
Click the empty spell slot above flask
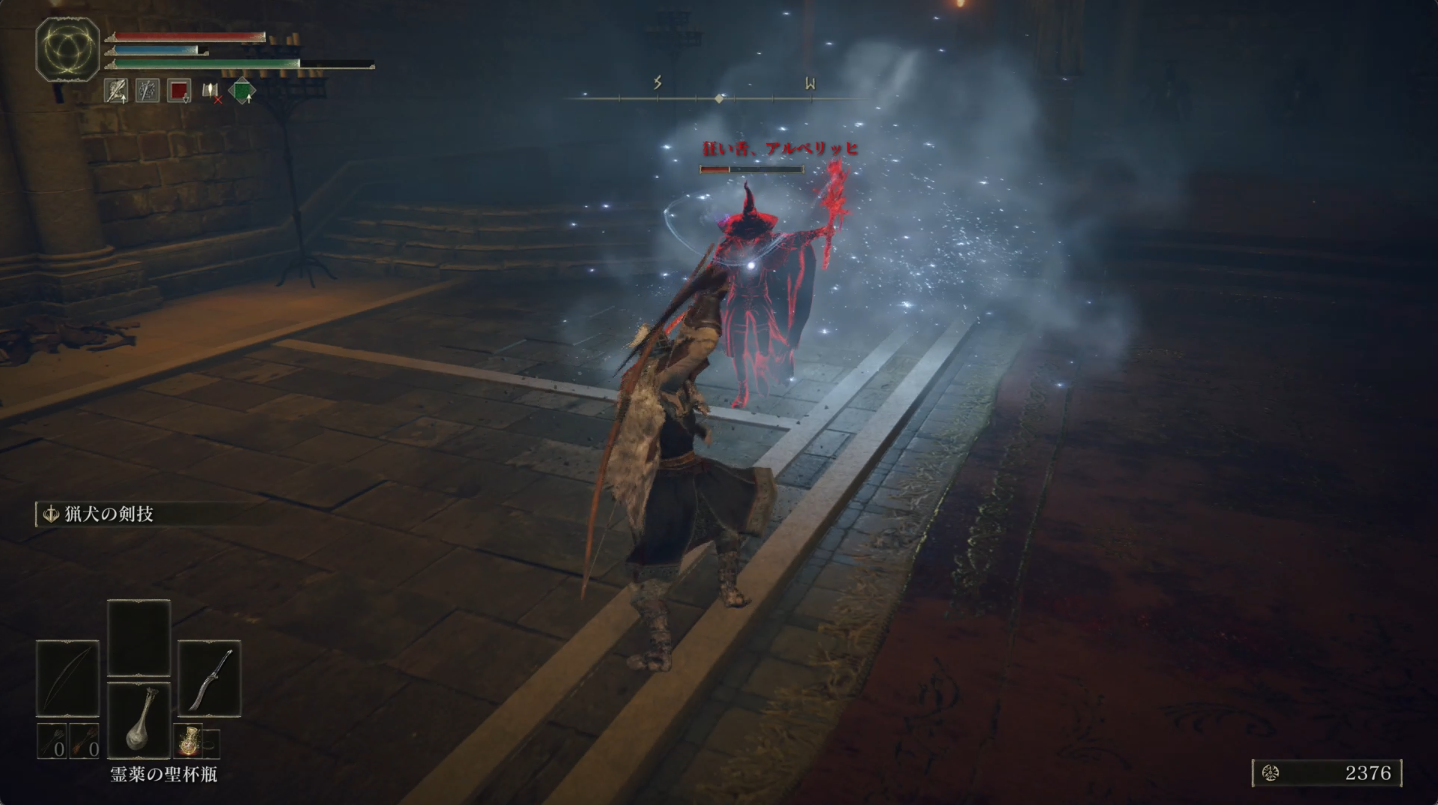coord(139,637)
